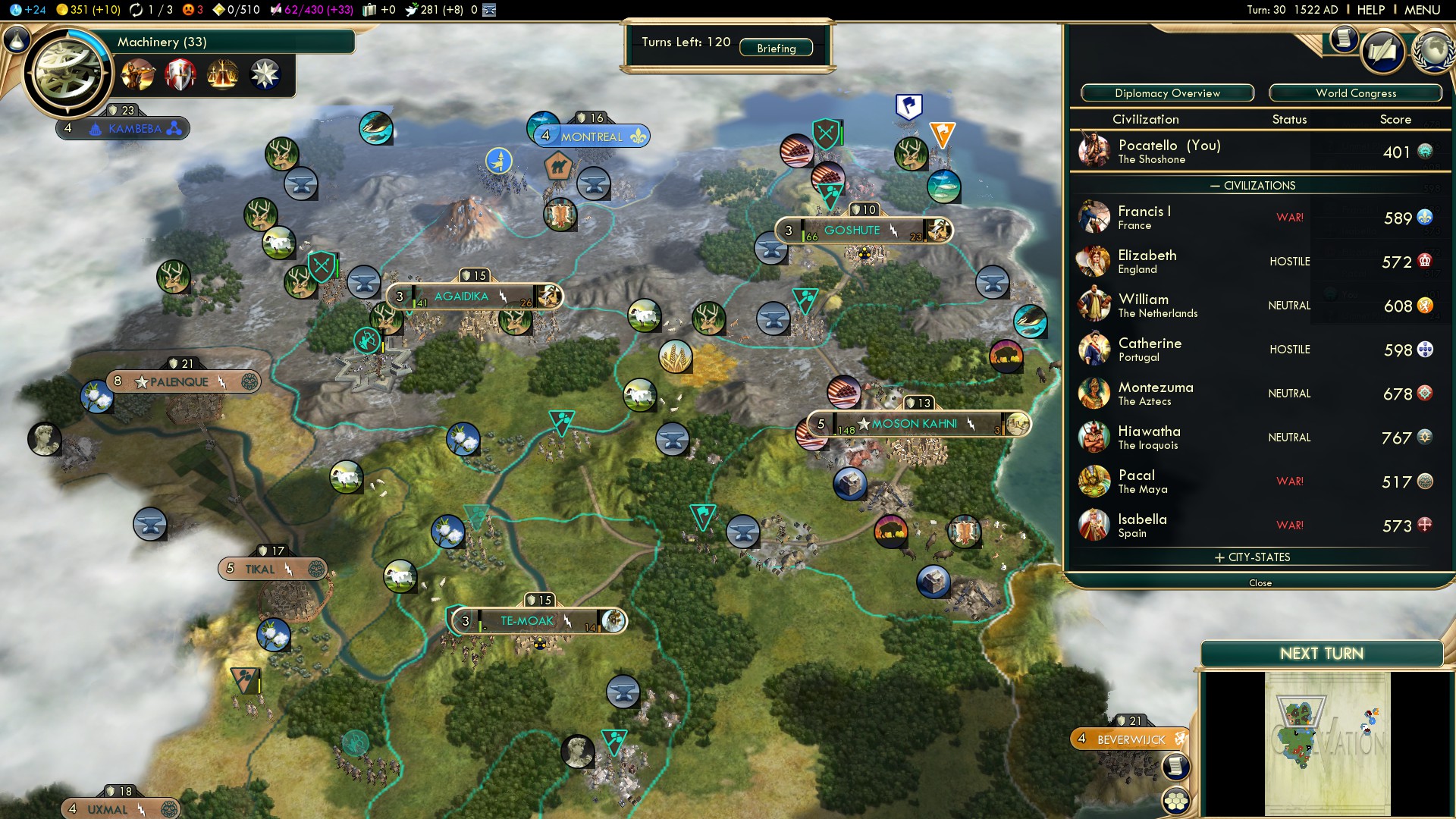Select the Te-Moak city banner
This screenshot has height=819, width=1456.
[x=527, y=621]
